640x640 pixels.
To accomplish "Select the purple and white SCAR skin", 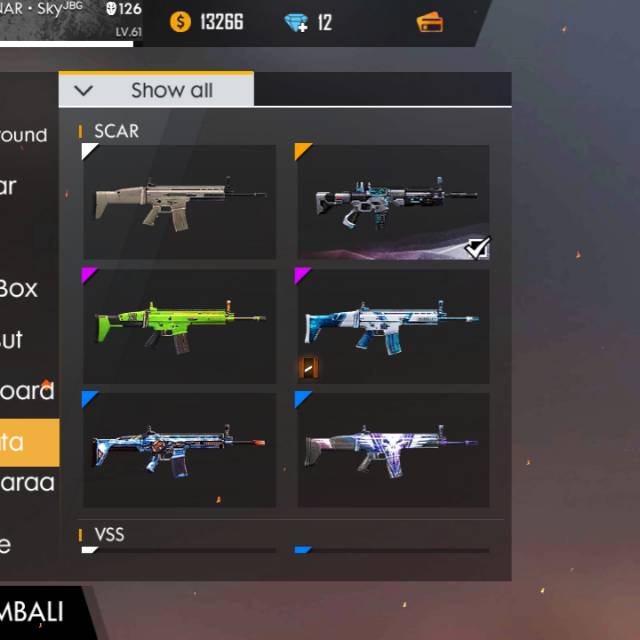I will pyautogui.click(x=393, y=449).
